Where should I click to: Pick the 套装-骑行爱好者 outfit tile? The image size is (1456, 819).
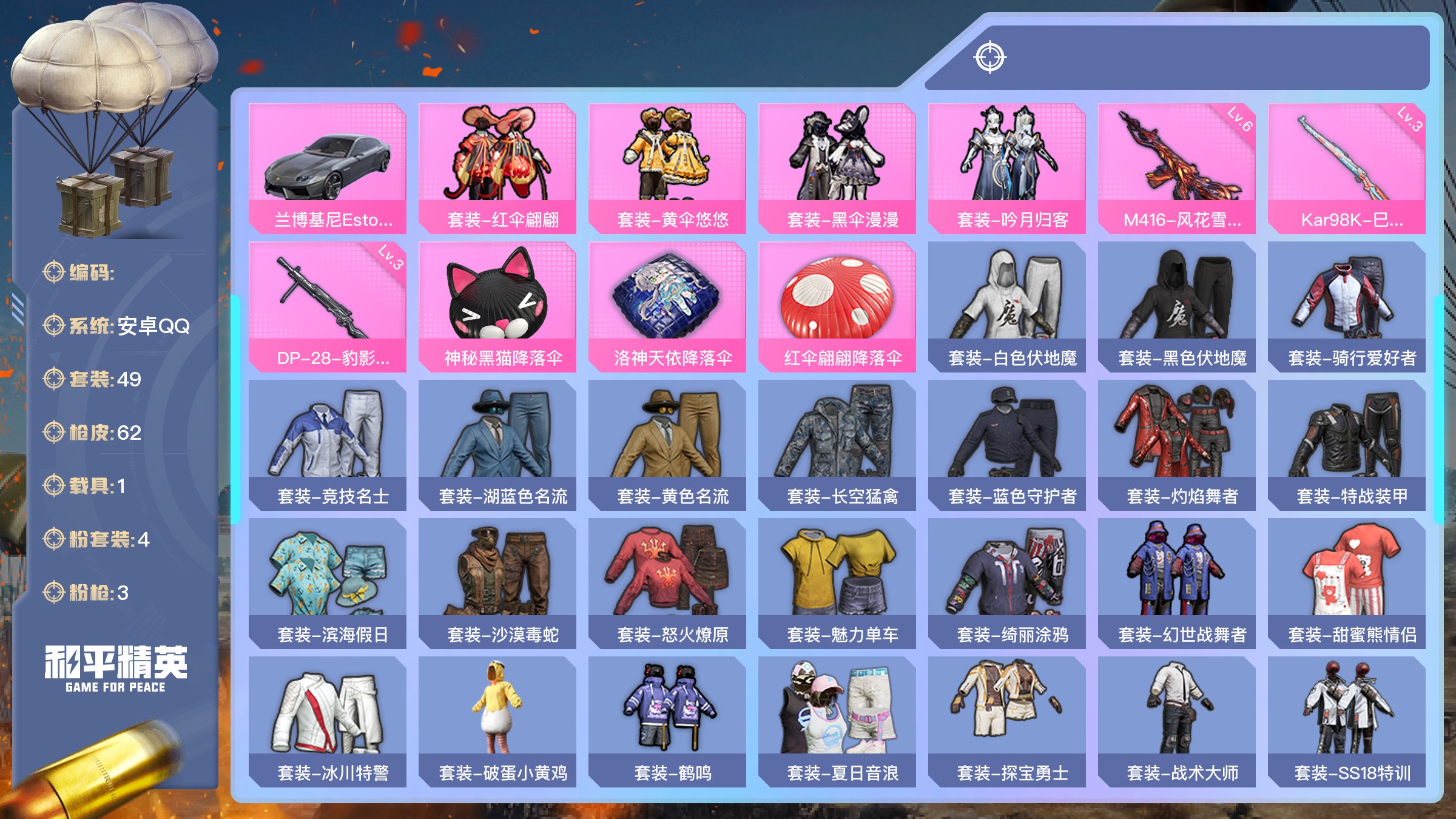click(1347, 306)
